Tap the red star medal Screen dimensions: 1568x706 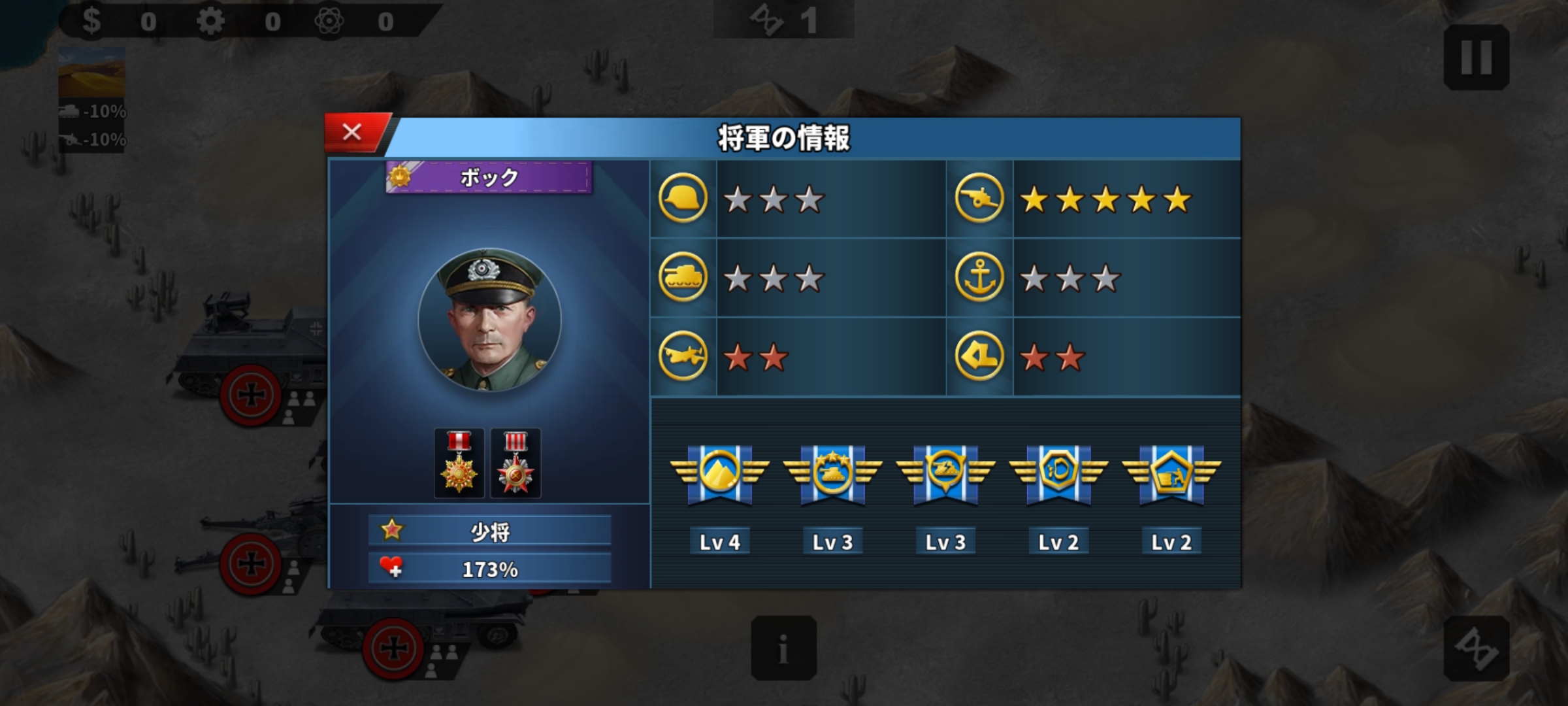point(515,463)
